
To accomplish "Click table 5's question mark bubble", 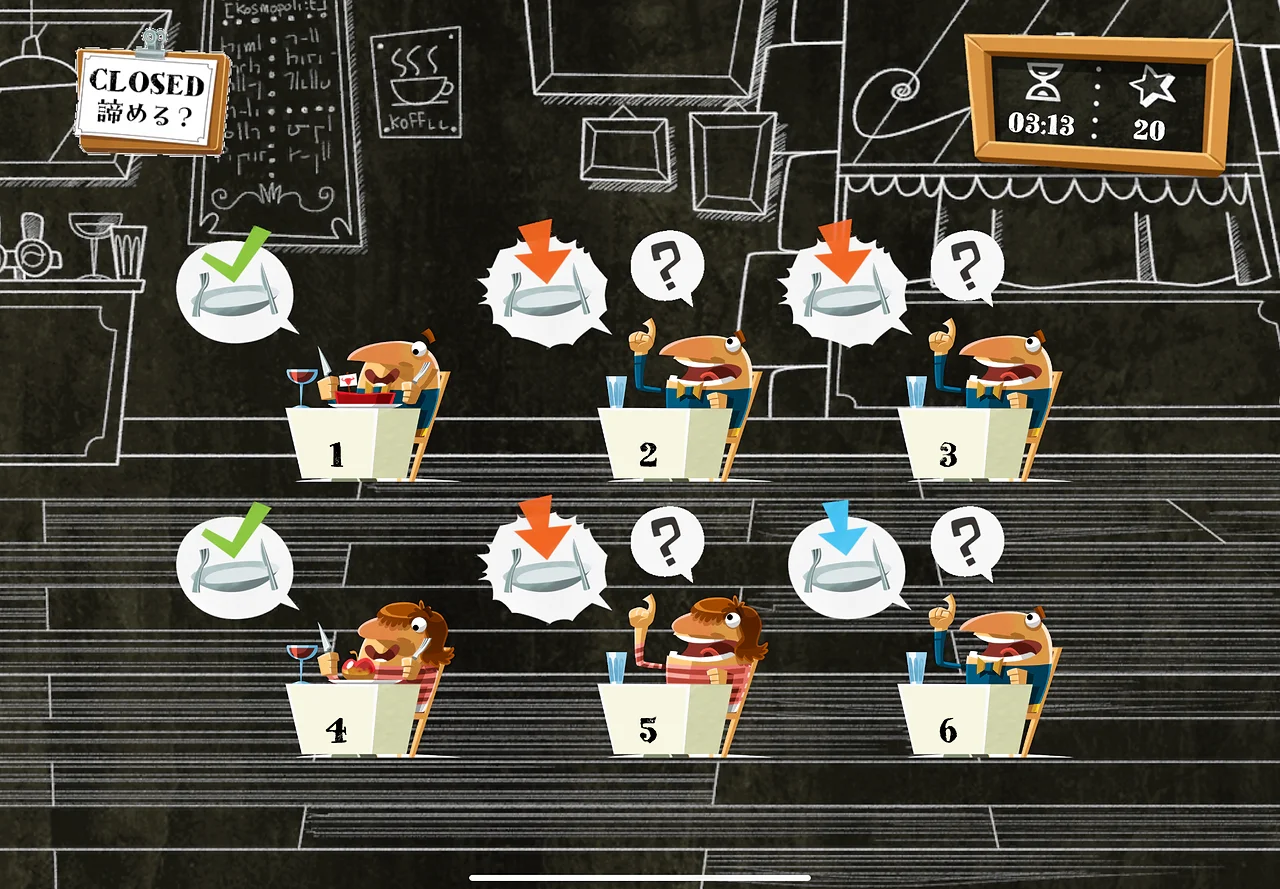I will pyautogui.click(x=667, y=543).
